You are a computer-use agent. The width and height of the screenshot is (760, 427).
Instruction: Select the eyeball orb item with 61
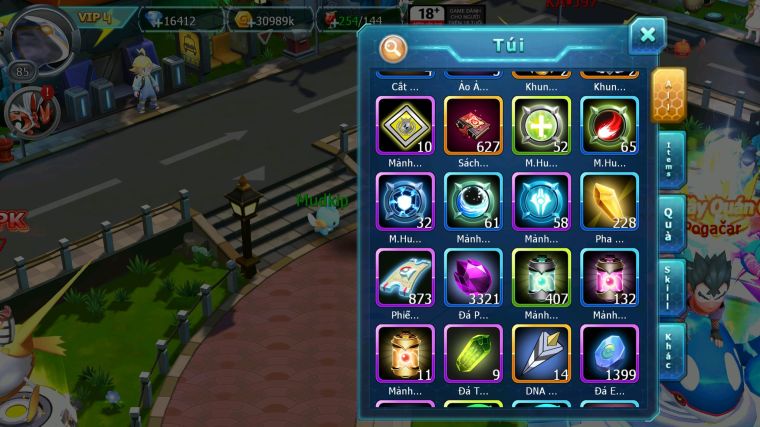[473, 201]
